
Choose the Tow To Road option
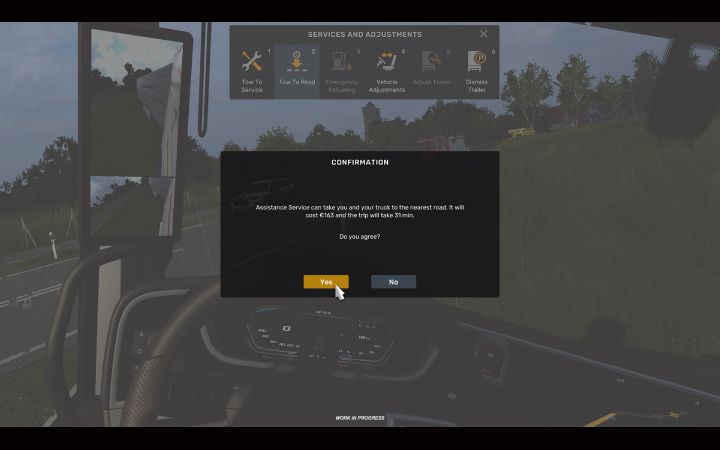[x=297, y=71]
